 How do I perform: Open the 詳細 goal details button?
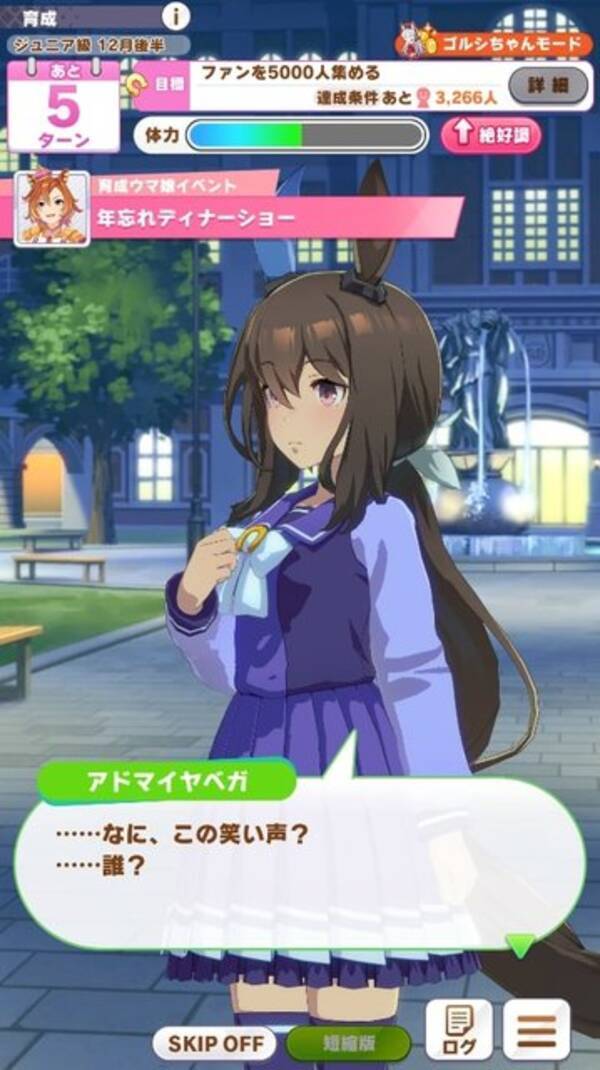click(549, 86)
